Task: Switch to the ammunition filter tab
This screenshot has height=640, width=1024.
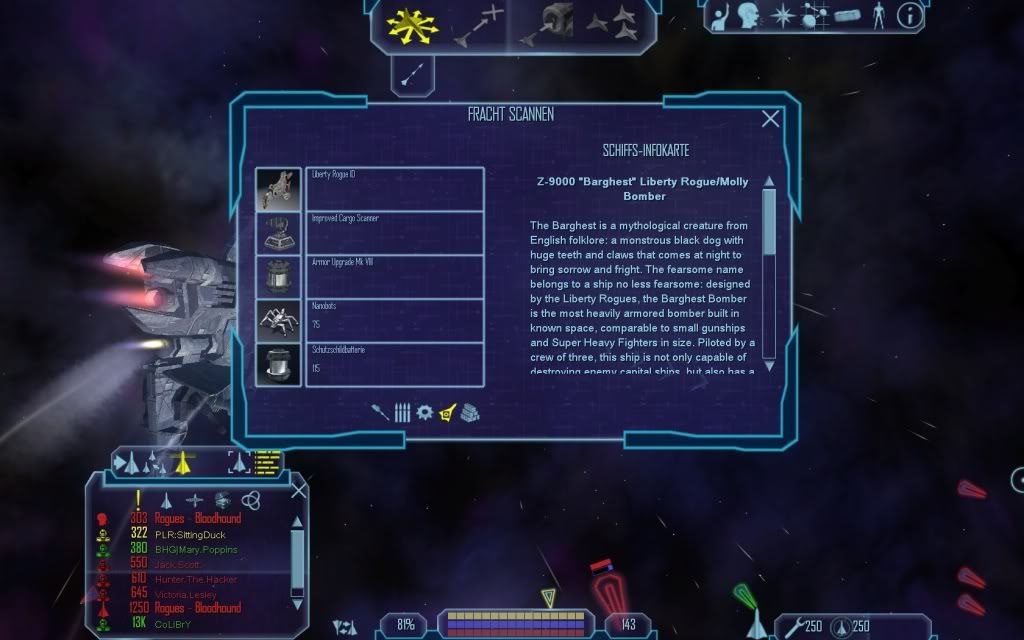Action: click(402, 412)
